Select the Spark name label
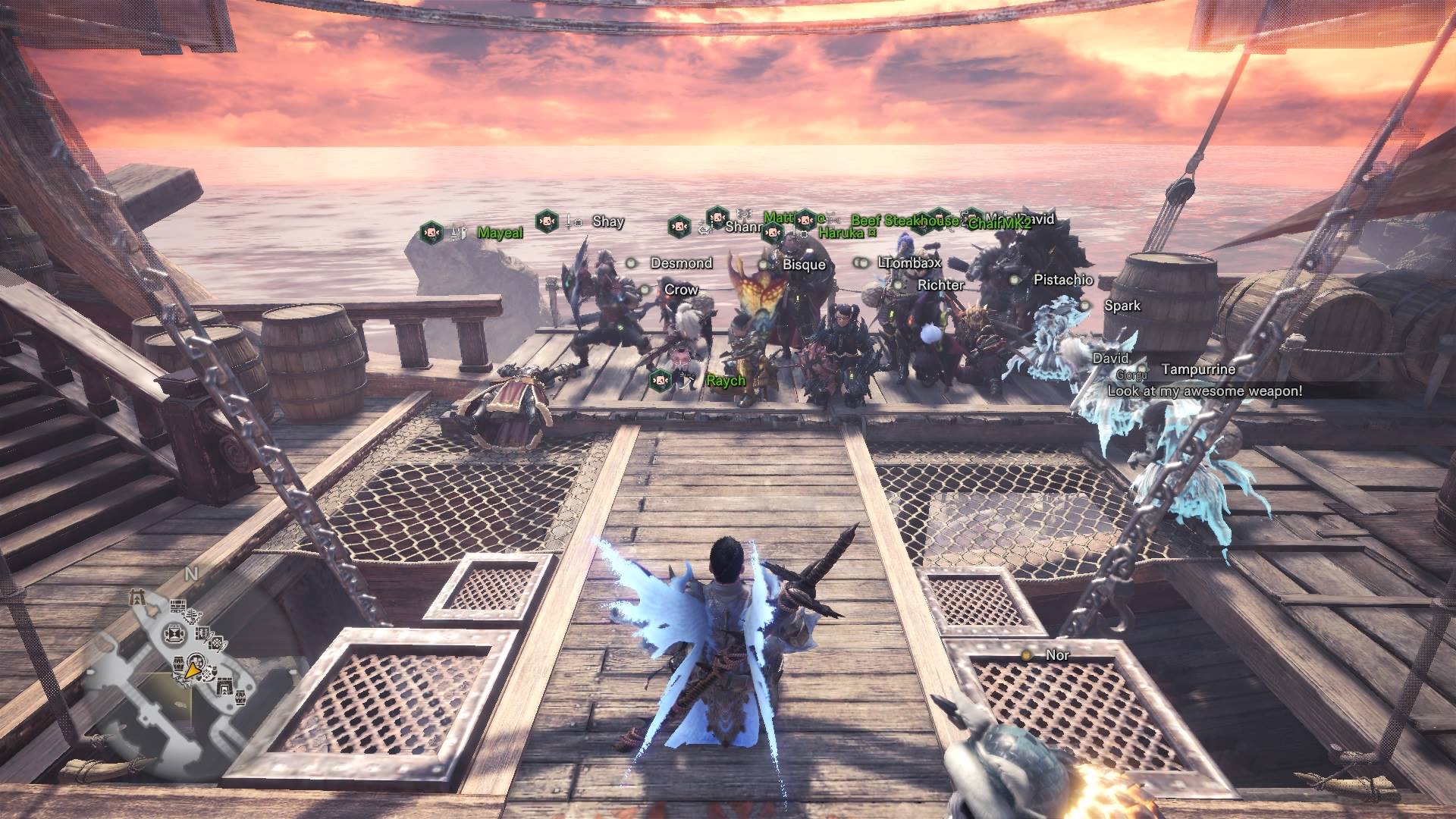The image size is (1456, 819). click(1122, 306)
